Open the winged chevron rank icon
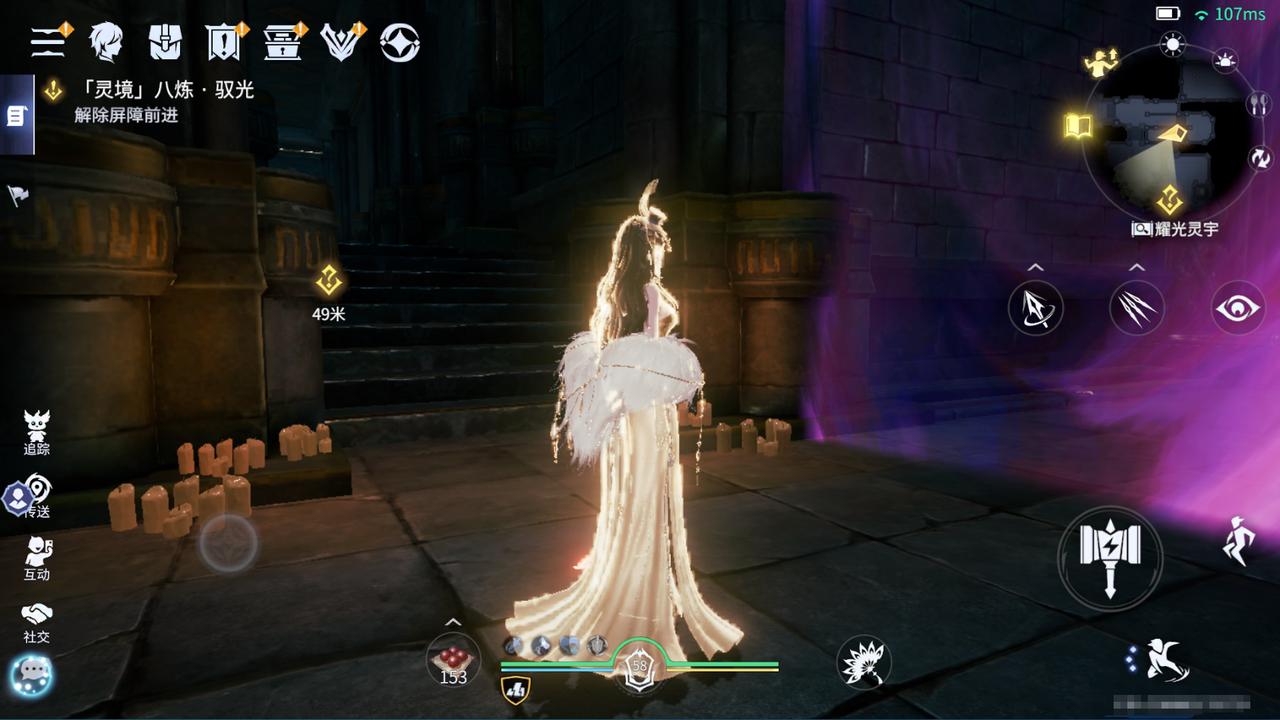The height and width of the screenshot is (720, 1280). click(x=340, y=42)
